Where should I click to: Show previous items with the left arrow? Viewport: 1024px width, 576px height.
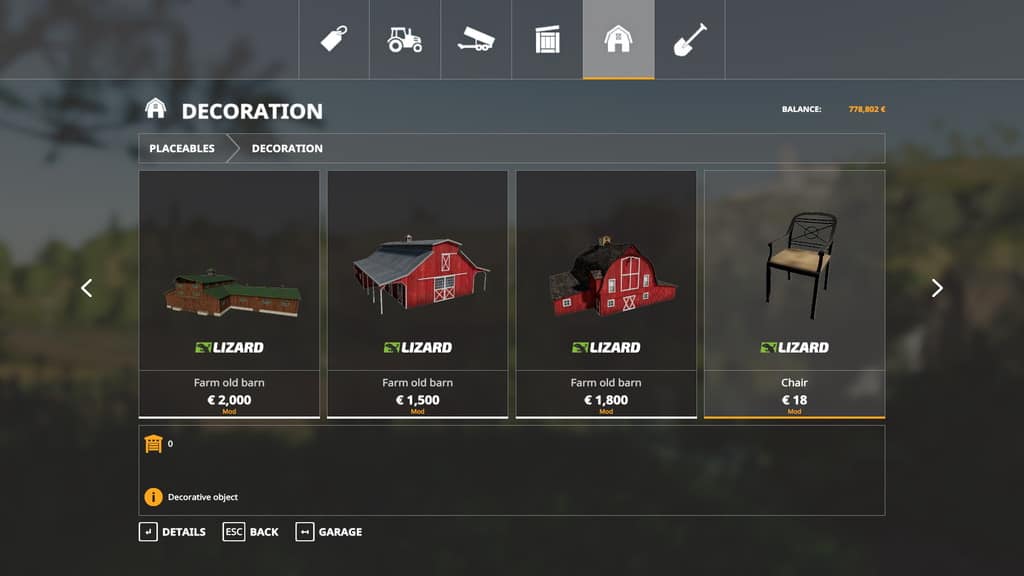87,288
